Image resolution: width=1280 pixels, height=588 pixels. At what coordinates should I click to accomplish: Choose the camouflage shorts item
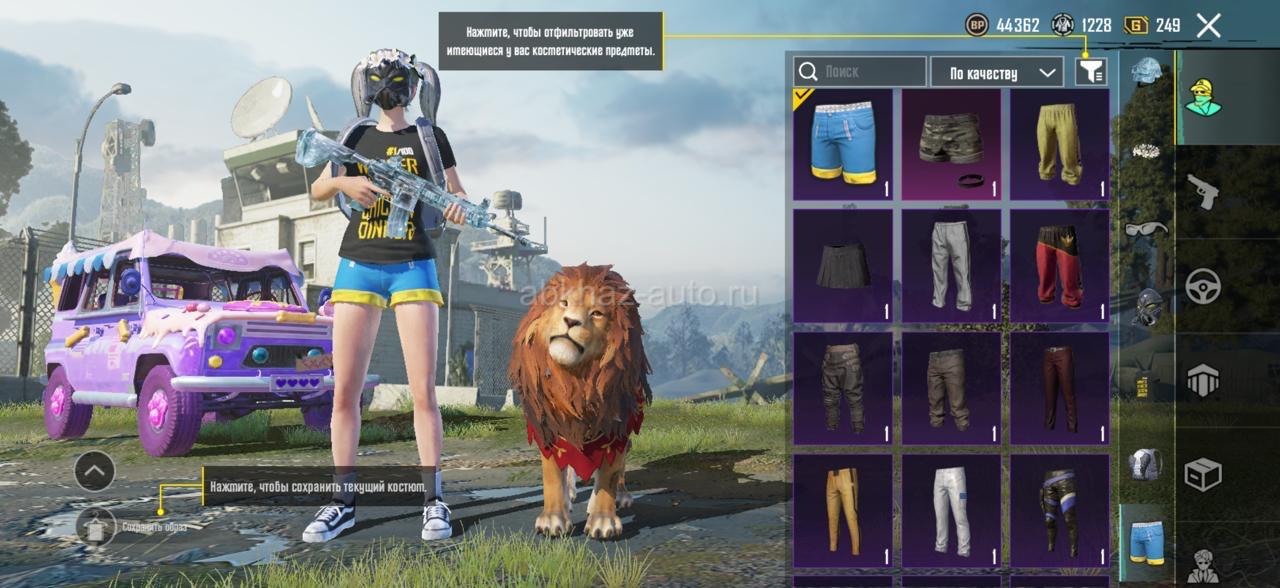(951, 144)
